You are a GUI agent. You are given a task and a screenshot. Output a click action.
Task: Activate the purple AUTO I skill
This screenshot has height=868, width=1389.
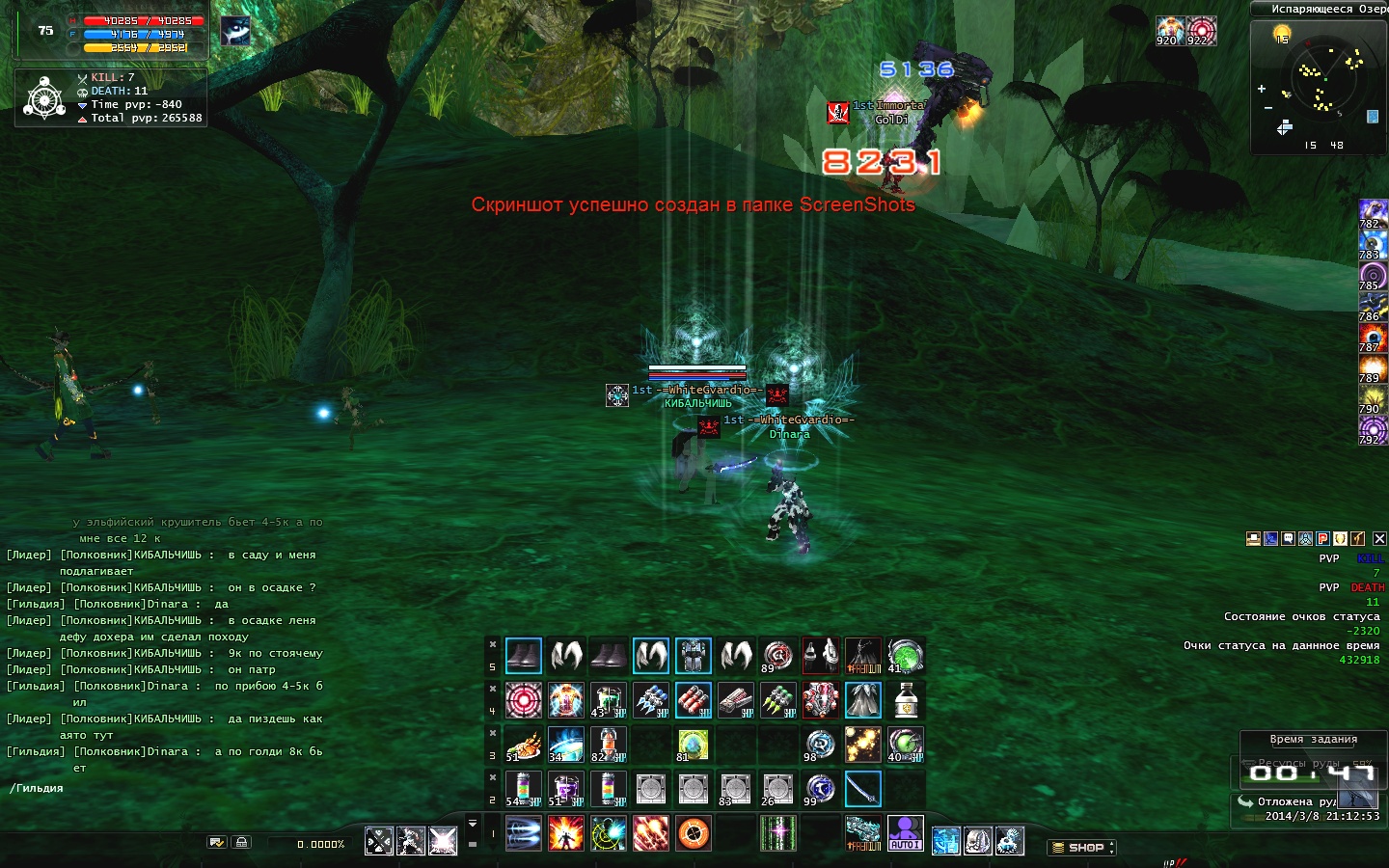click(x=905, y=832)
